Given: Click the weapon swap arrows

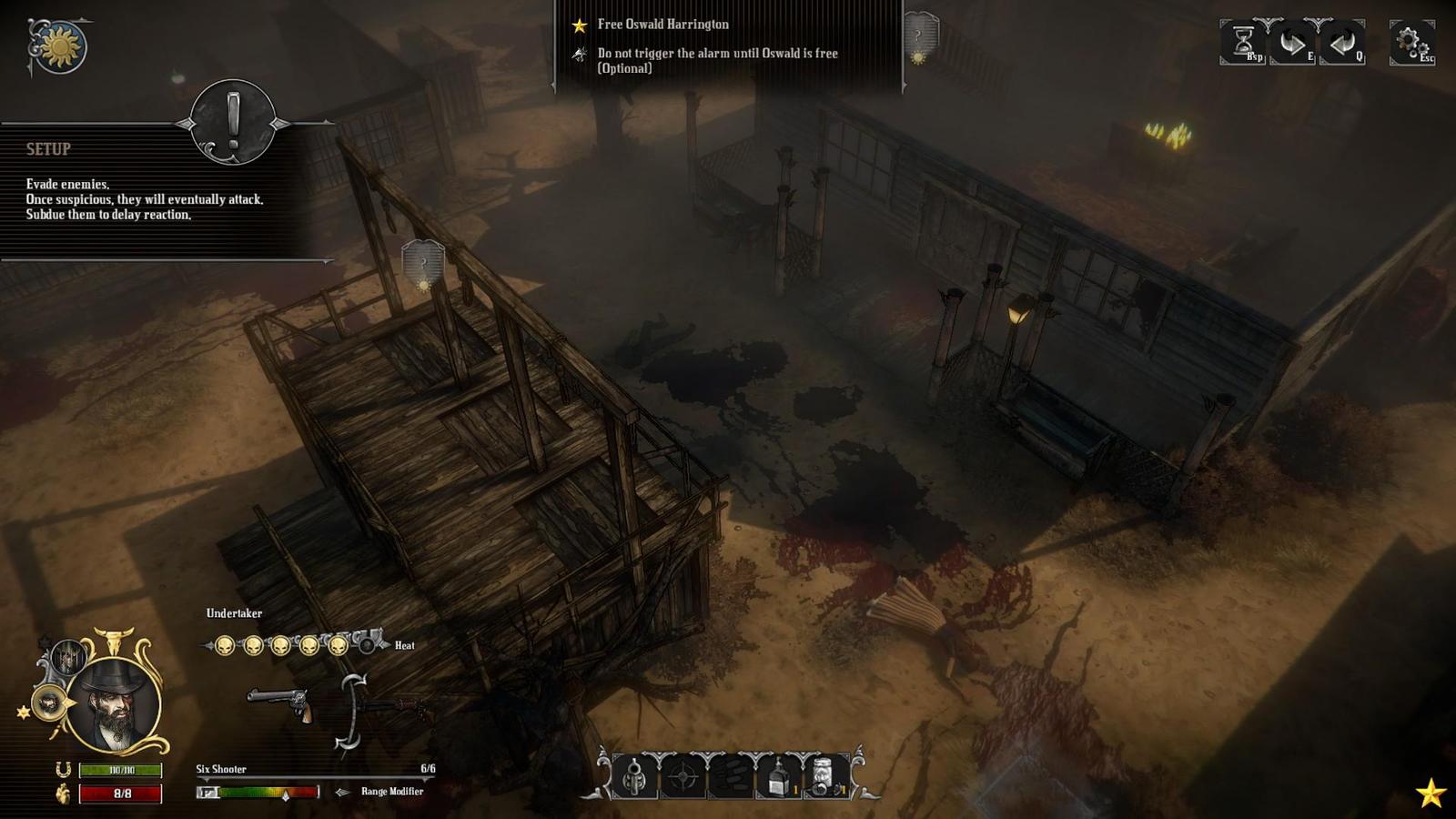Looking at the screenshot, I should tap(351, 713).
